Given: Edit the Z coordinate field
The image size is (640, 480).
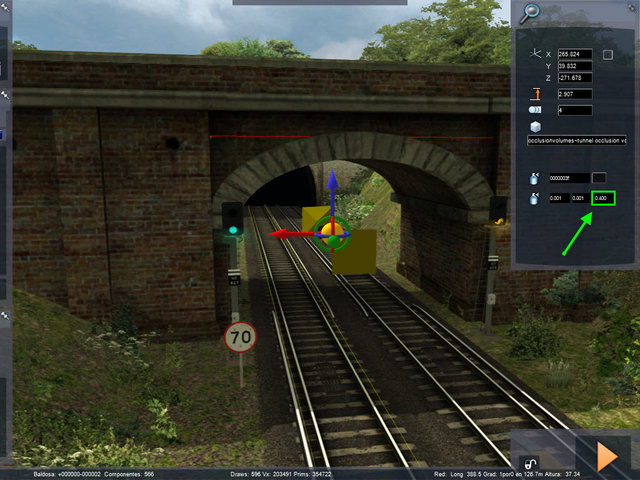Looking at the screenshot, I should pyautogui.click(x=575, y=78).
